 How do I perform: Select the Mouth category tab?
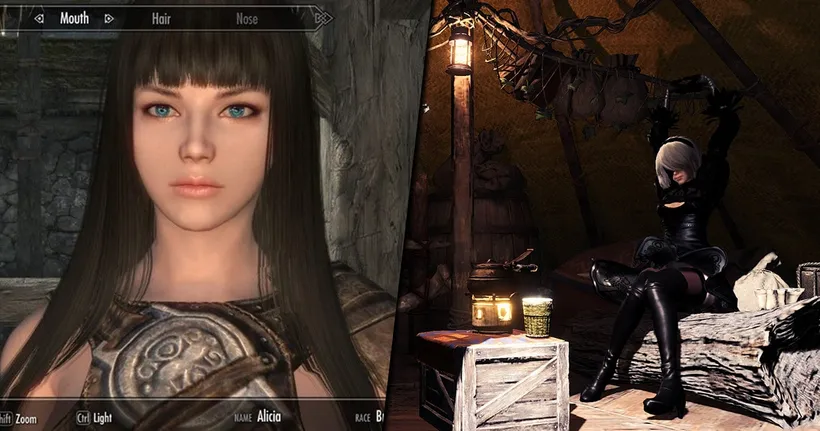click(74, 18)
